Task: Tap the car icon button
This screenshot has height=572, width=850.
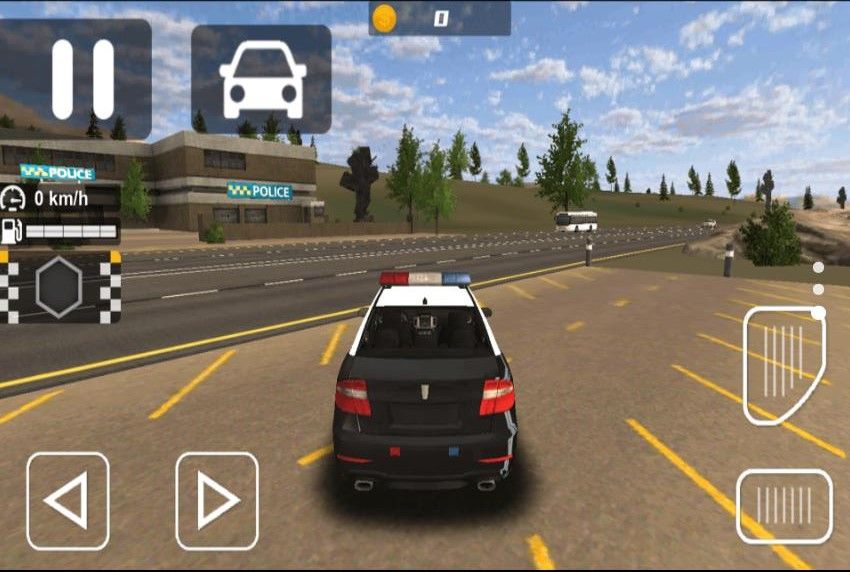Action: [x=261, y=79]
